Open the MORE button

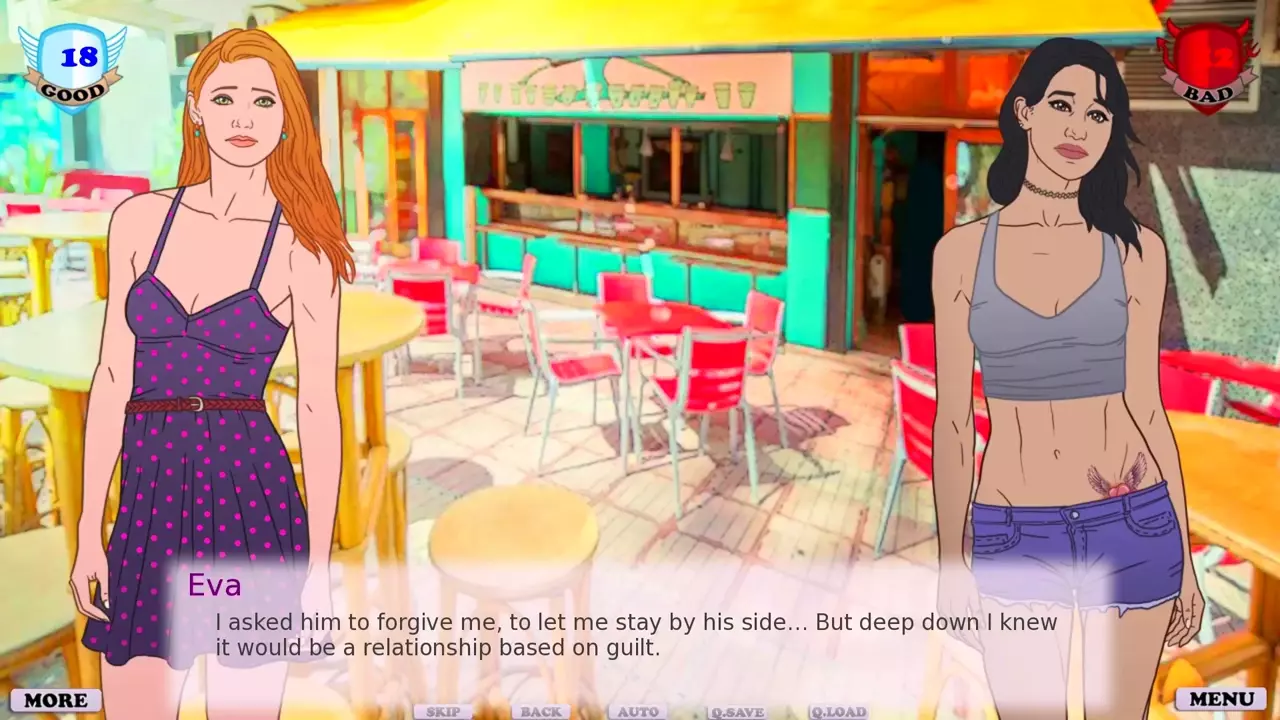click(56, 700)
